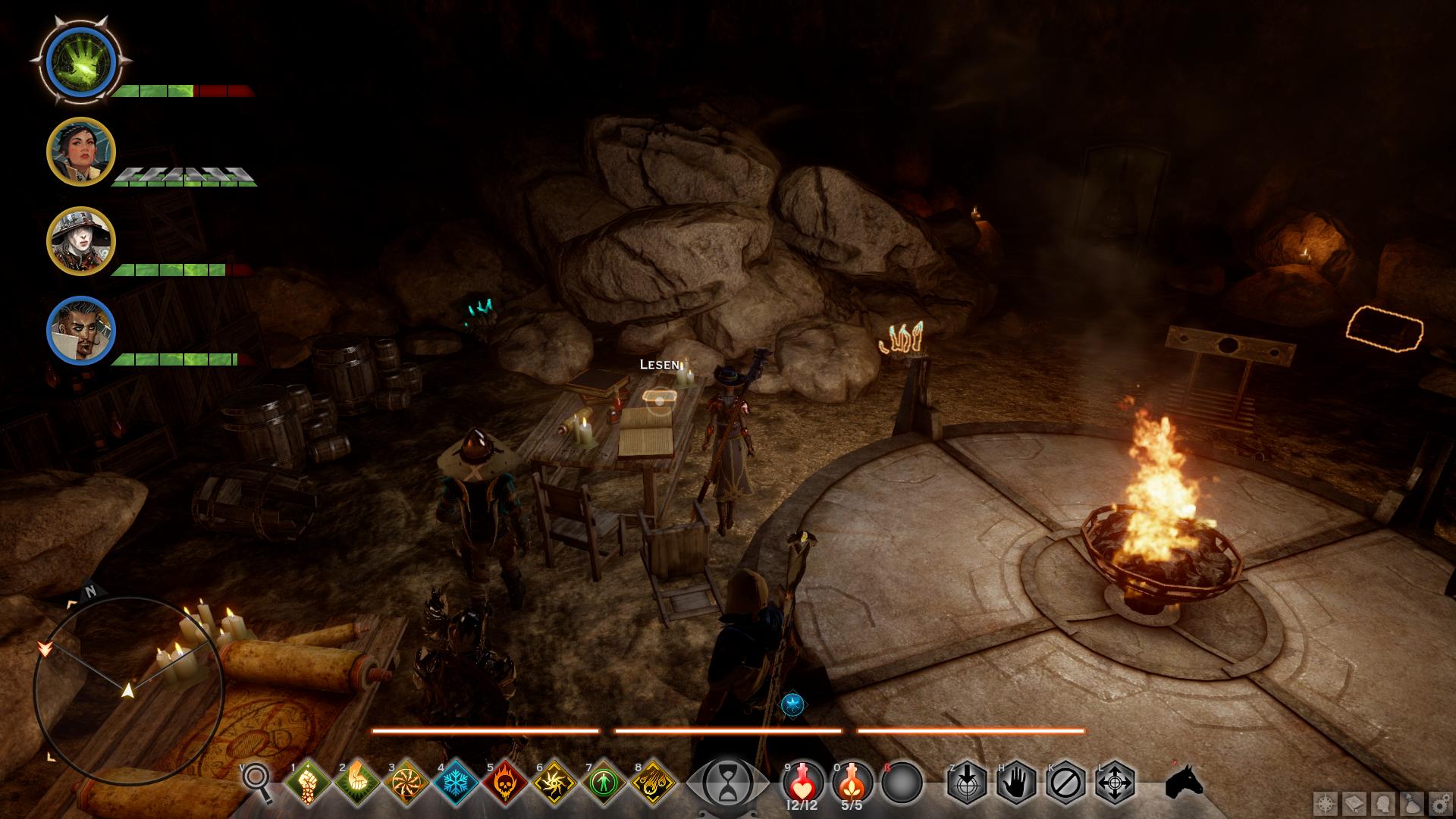Open the gear settings menu
This screenshot has height=819, width=1456.
pos(1440,804)
